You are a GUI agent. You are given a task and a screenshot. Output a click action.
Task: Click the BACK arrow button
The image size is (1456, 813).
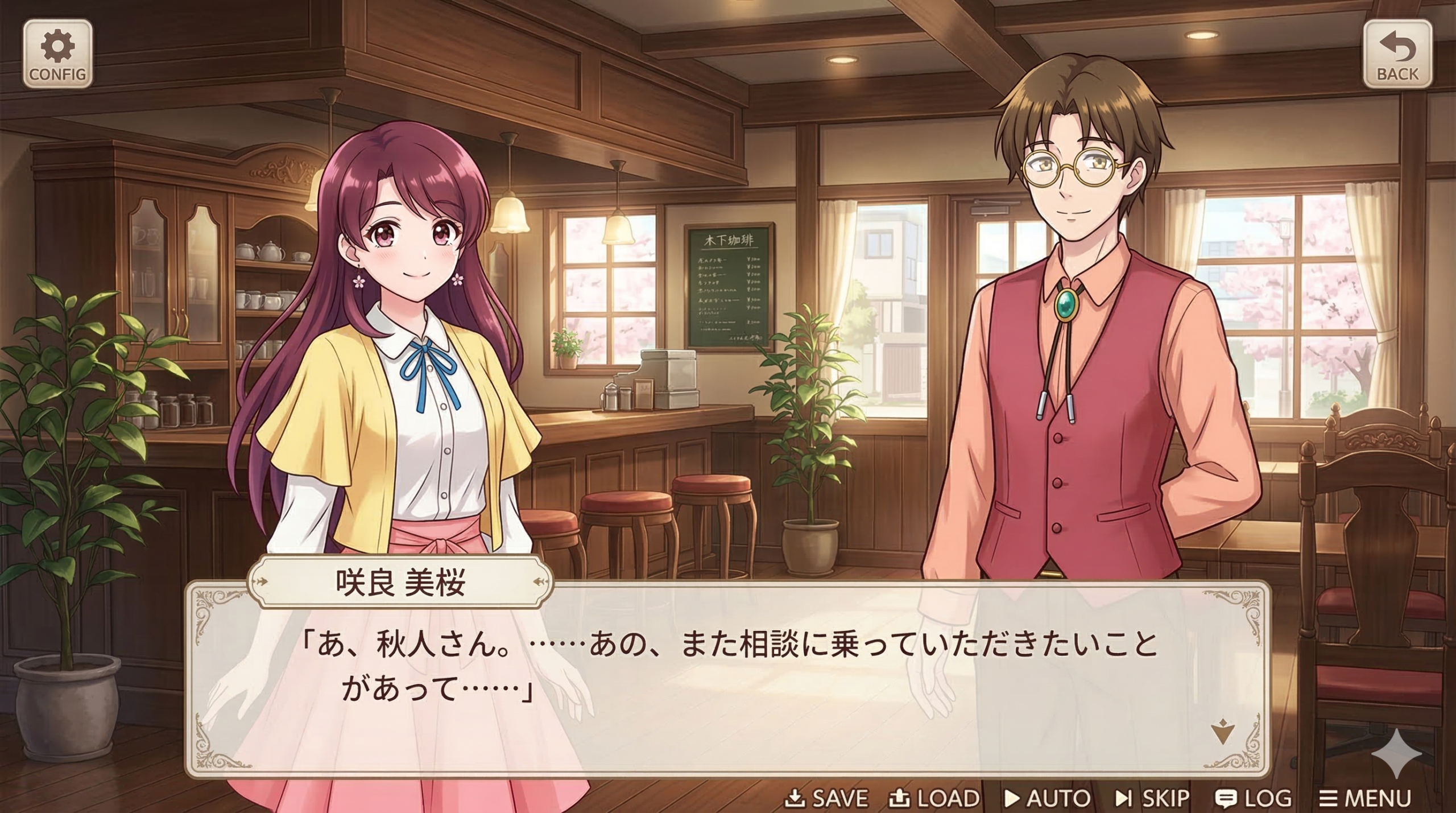pos(1397,54)
